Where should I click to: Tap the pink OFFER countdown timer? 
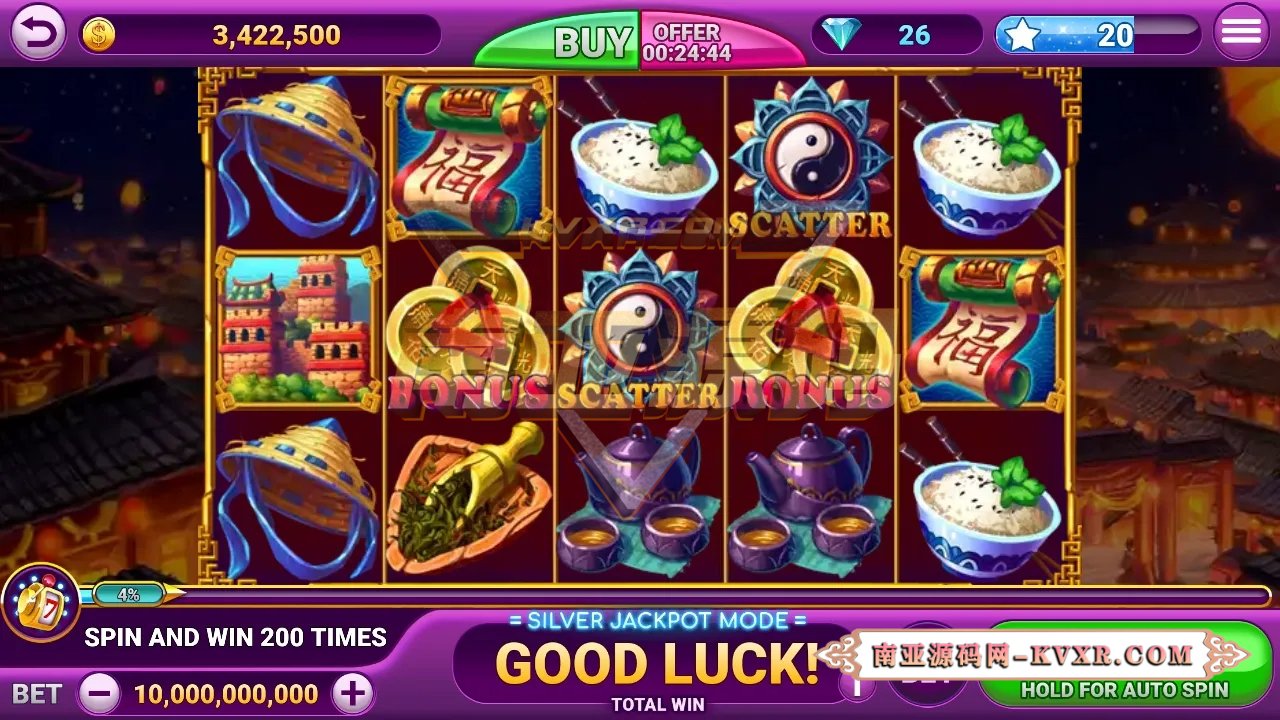point(690,40)
